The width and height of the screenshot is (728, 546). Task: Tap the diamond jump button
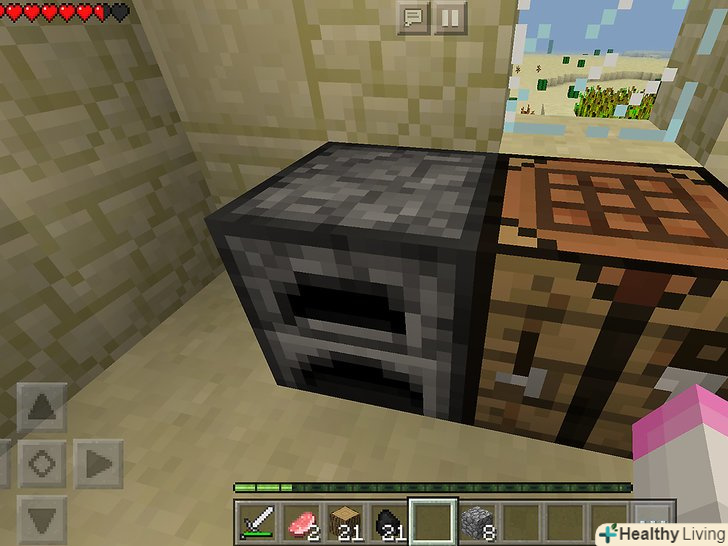coord(42,464)
